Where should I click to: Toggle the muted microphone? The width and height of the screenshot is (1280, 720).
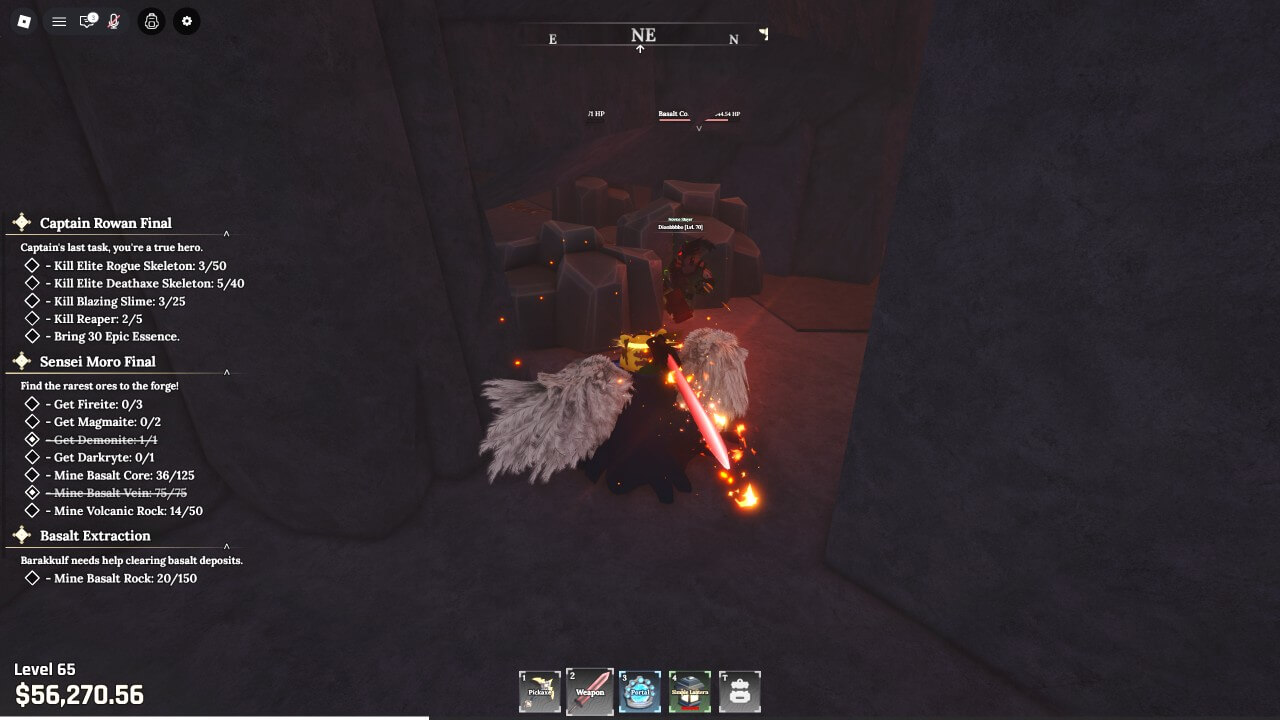[114, 21]
